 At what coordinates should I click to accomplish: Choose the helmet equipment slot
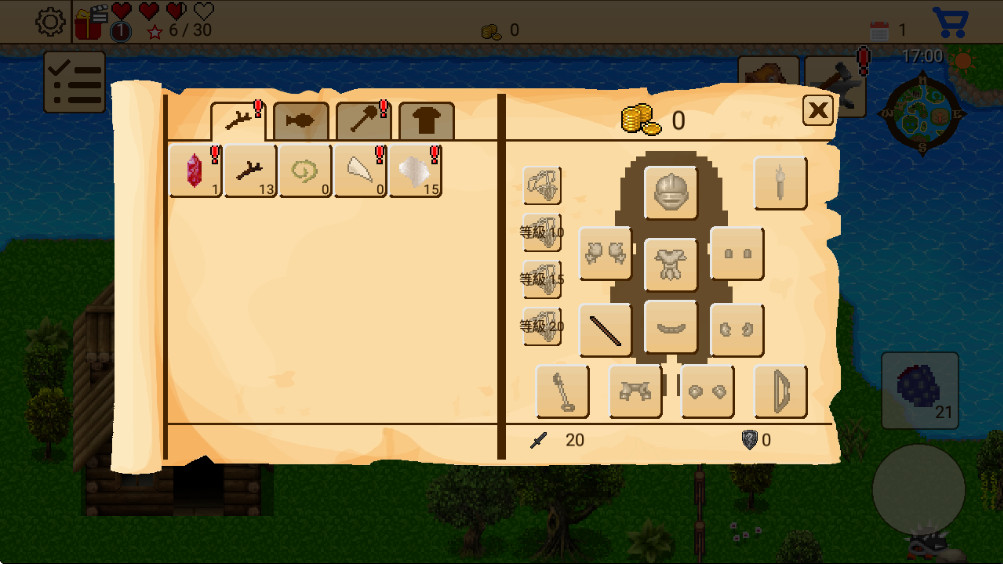(670, 192)
